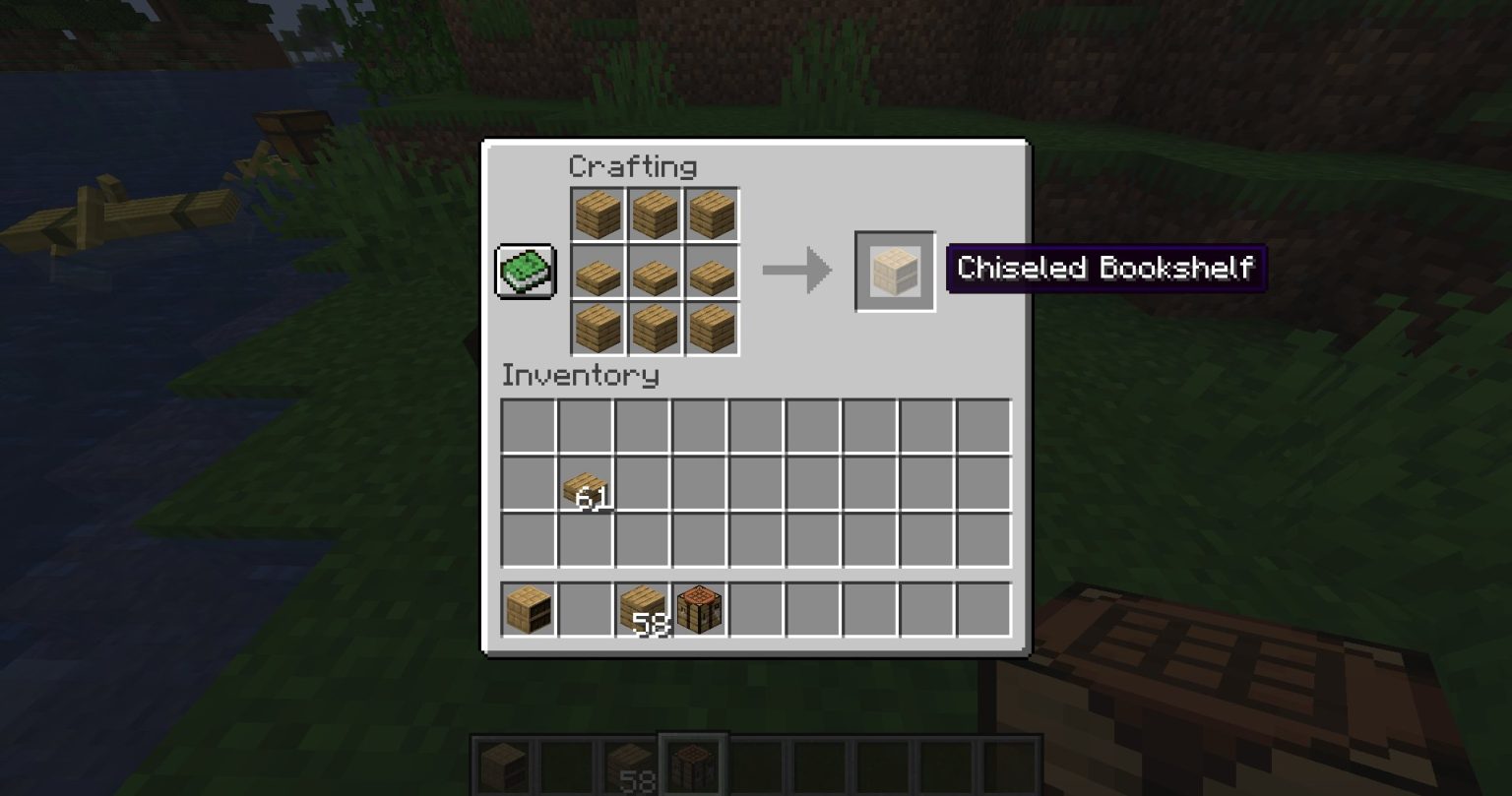
Task: Take the Chiseled Bookshelf from output slot
Action: (x=894, y=270)
